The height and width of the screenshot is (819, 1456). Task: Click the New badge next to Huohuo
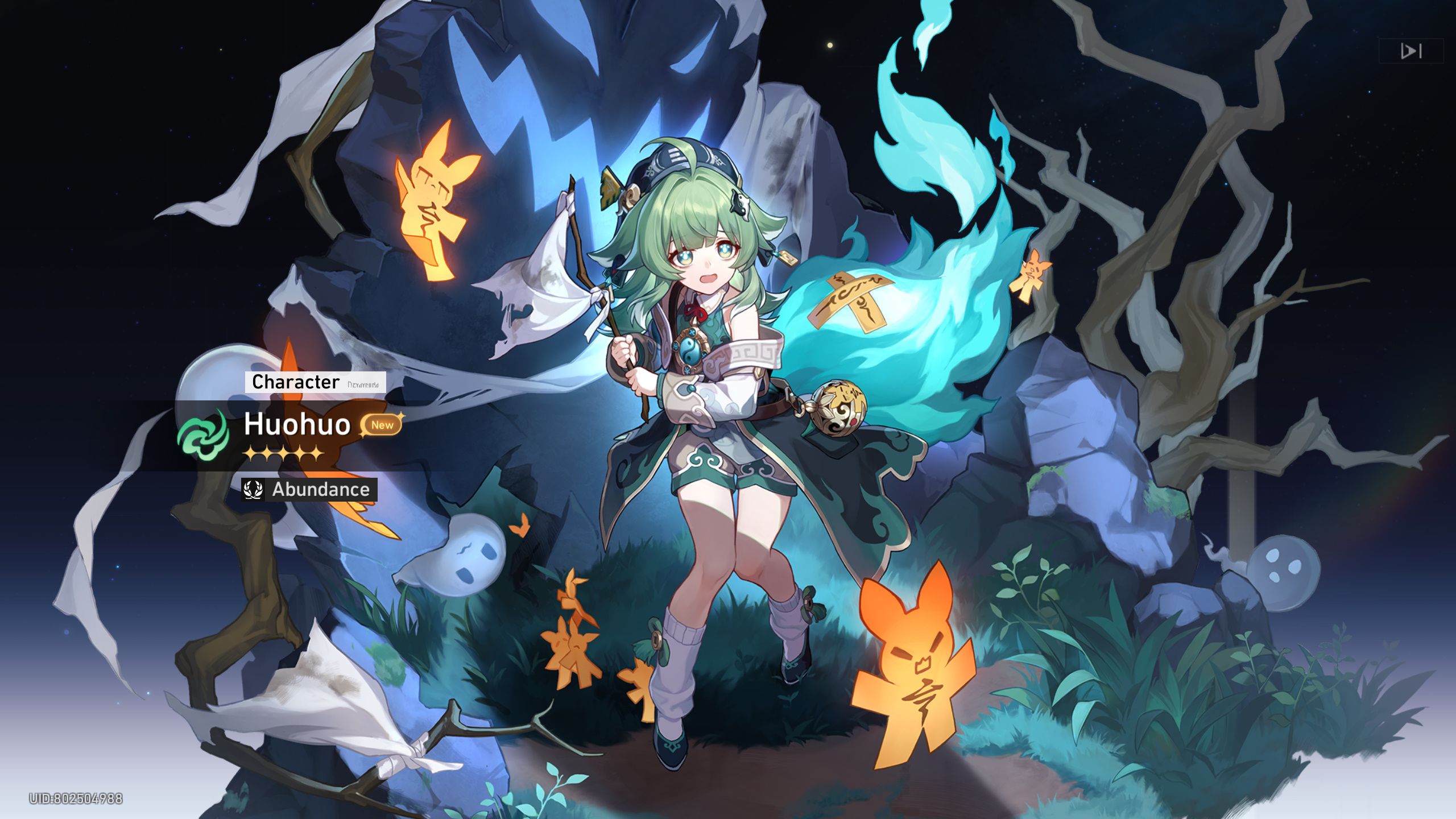coord(382,425)
